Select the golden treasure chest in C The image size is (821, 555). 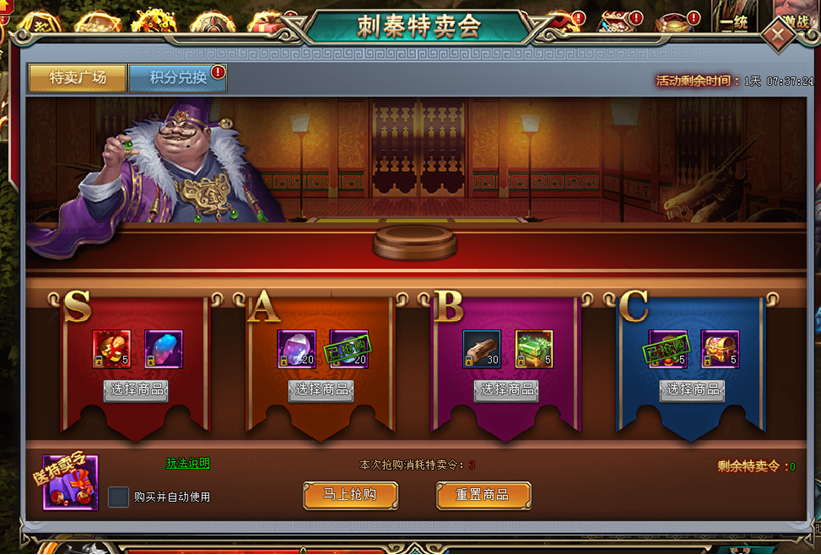719,349
